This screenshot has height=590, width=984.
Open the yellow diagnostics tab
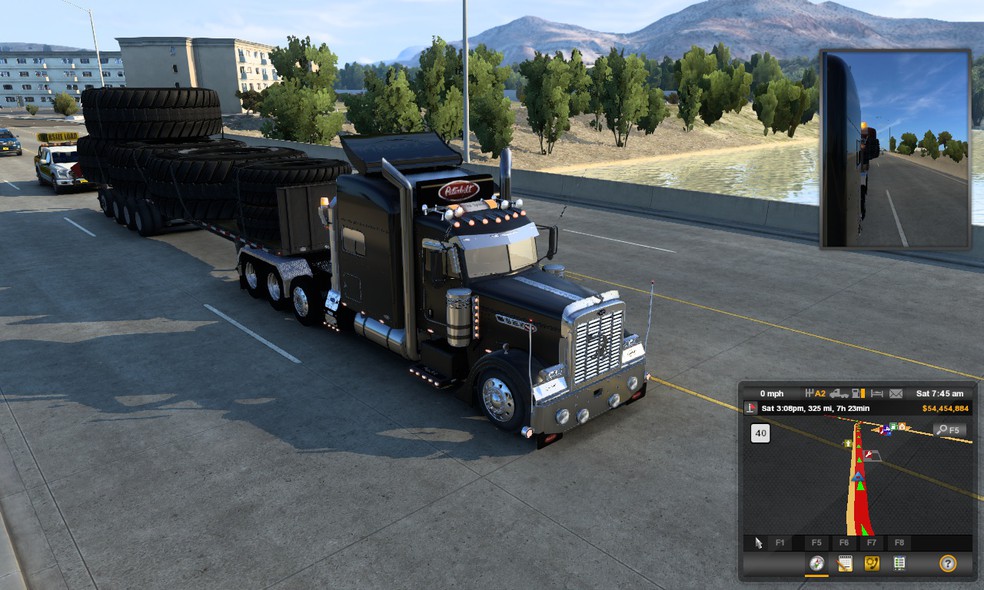(x=872, y=564)
